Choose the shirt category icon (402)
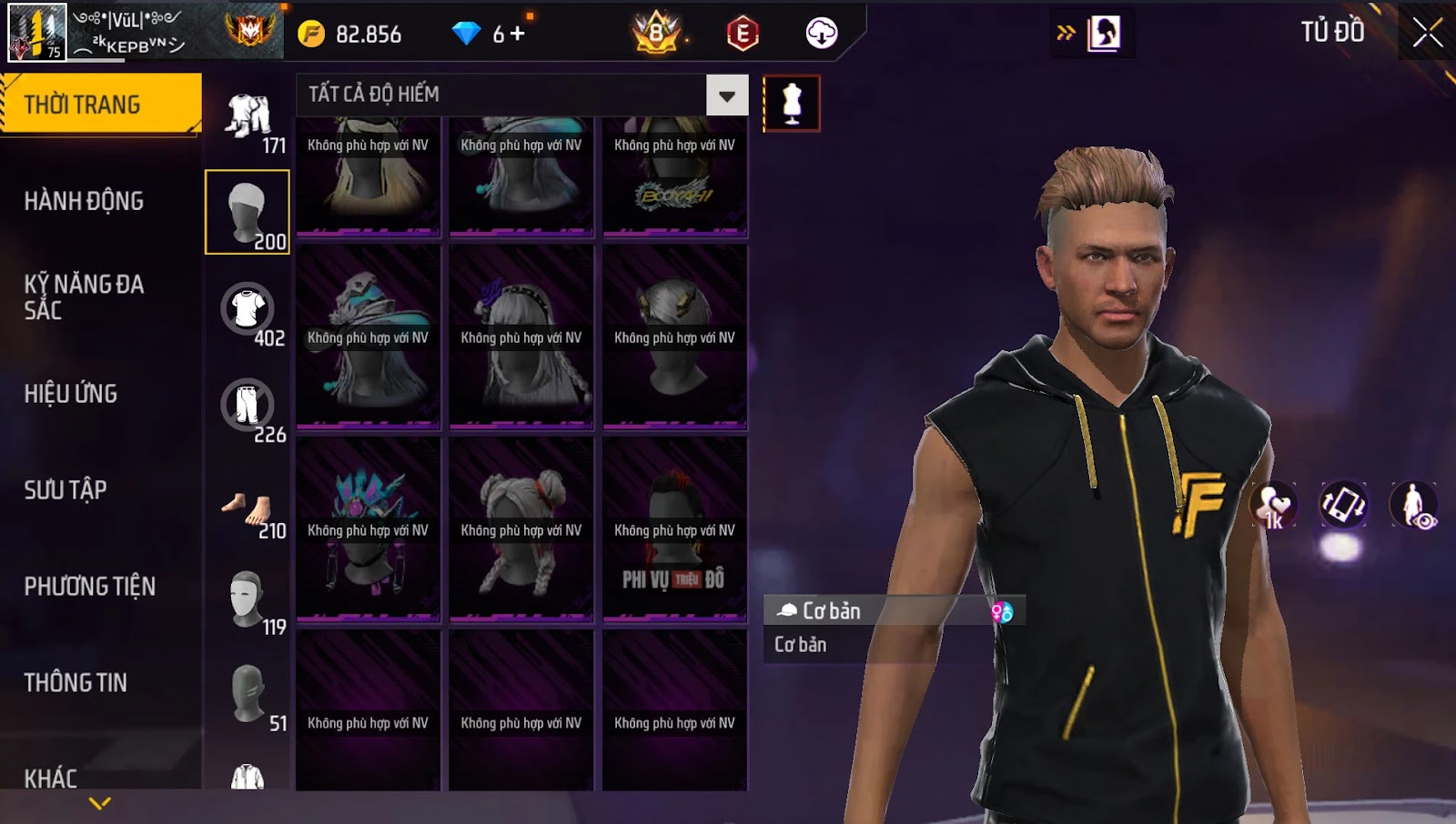This screenshot has height=824, width=1456. pos(248,309)
